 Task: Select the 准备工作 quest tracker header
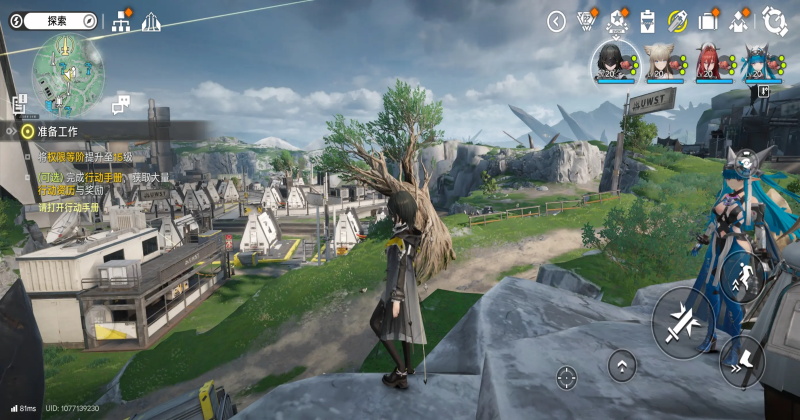click(x=60, y=130)
